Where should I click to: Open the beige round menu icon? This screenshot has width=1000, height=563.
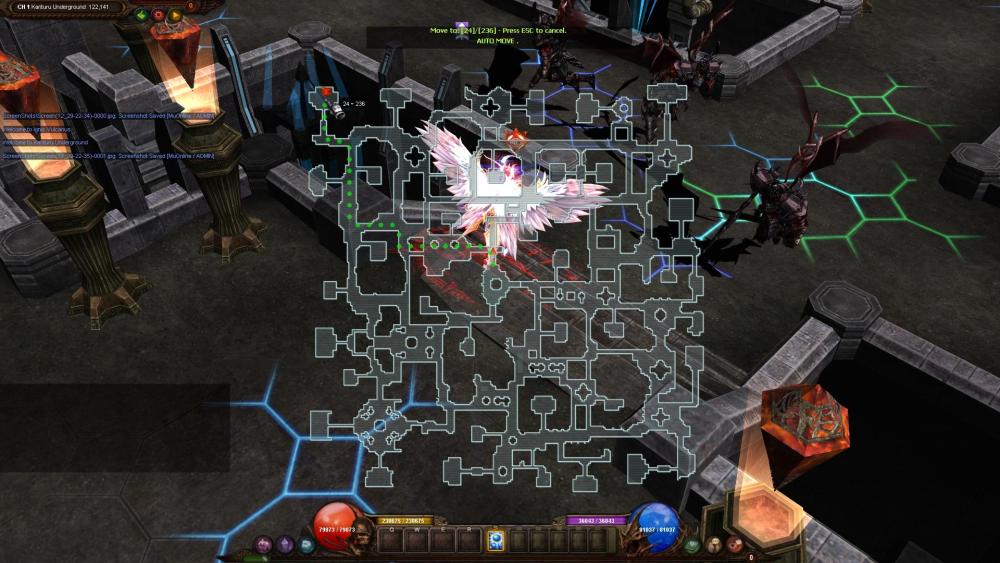[714, 545]
